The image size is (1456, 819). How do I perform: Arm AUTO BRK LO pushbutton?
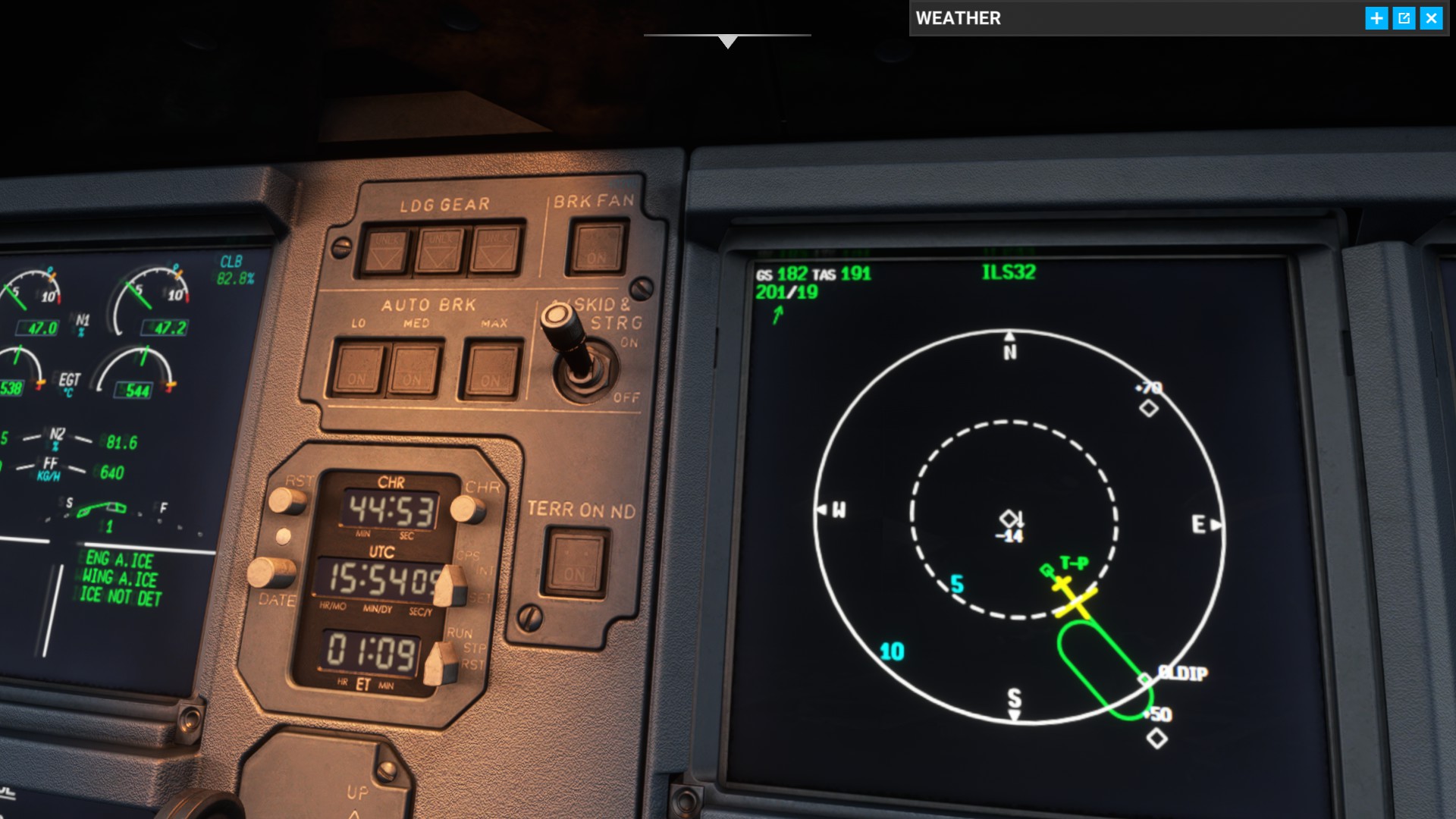[358, 369]
